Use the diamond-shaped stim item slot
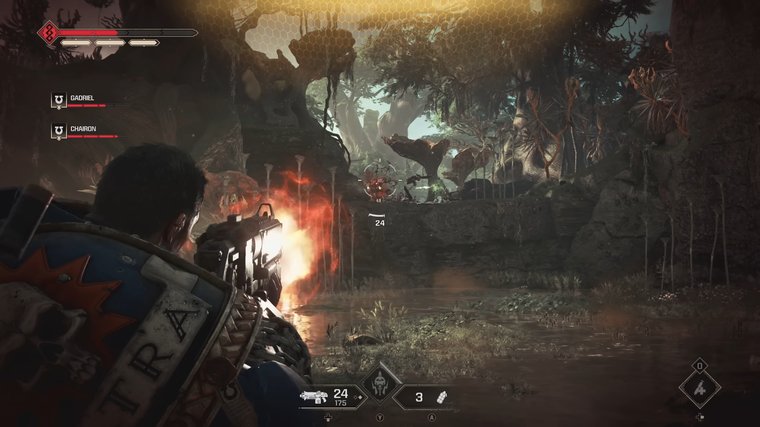 coord(699,387)
